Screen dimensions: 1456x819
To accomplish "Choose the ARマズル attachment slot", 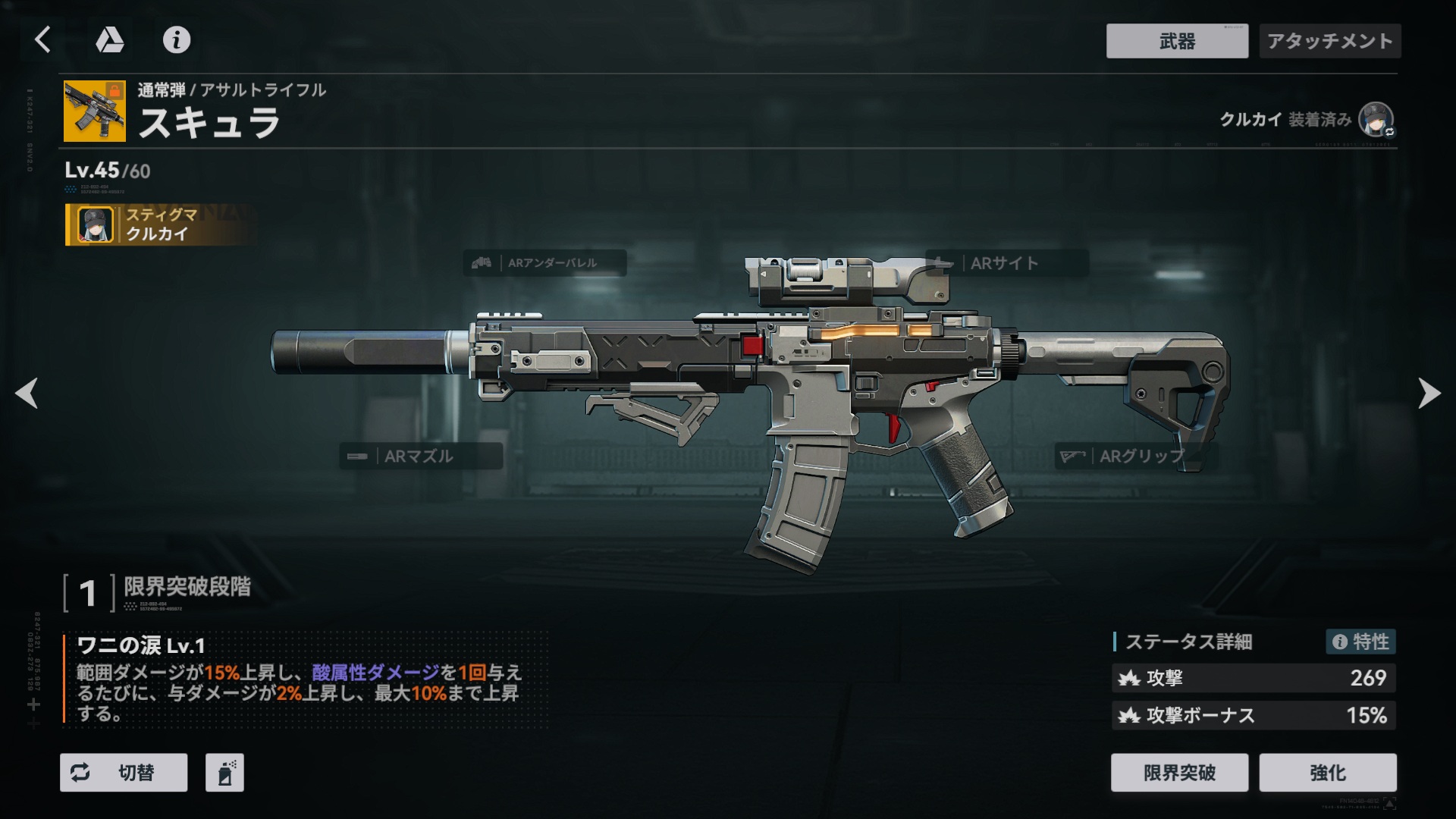I will (x=421, y=456).
